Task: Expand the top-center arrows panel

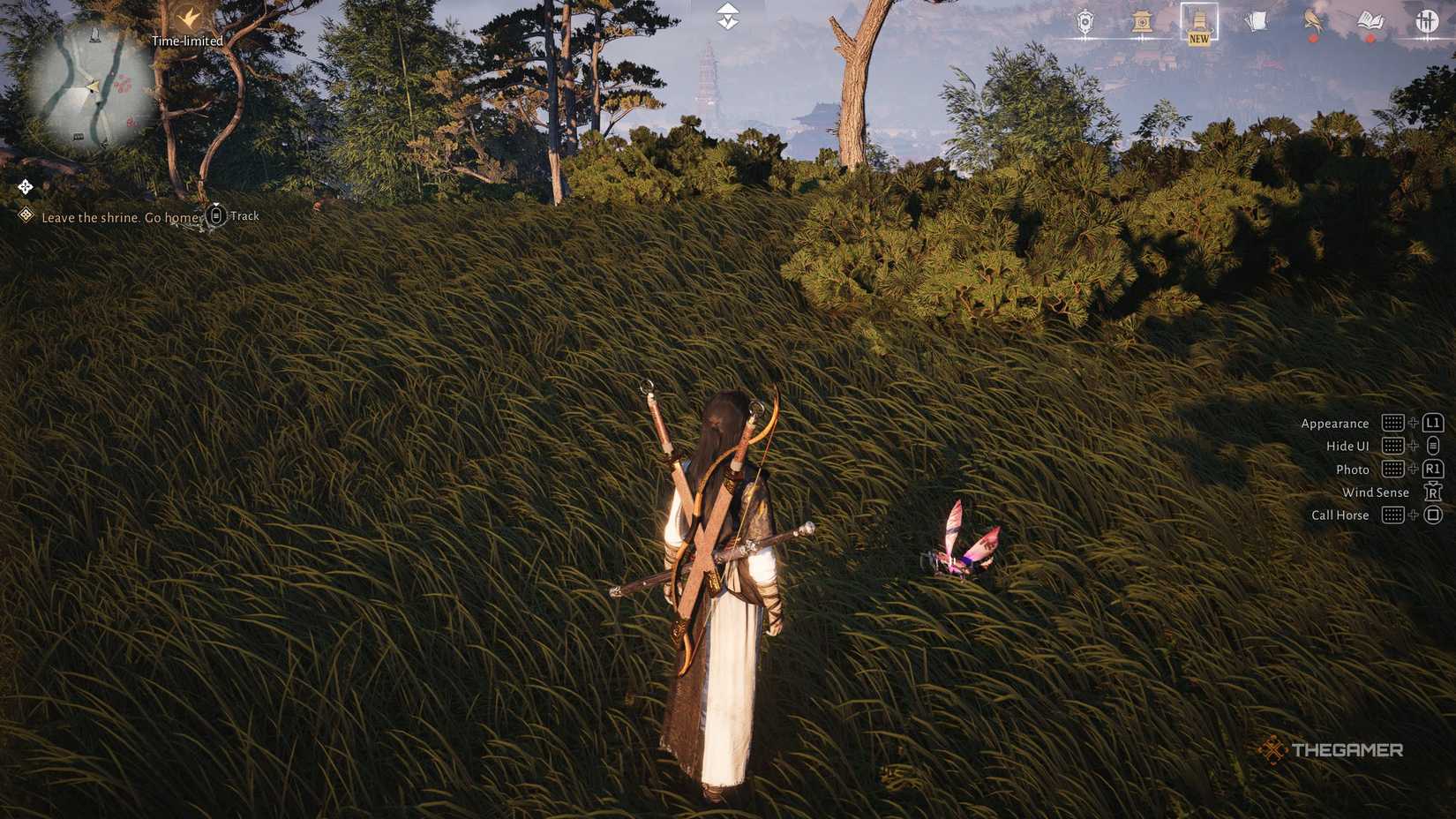Action: click(x=725, y=16)
